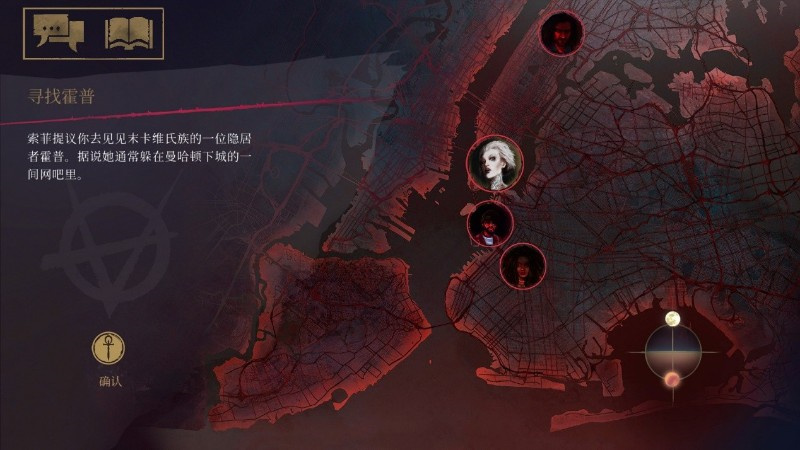Confirm with the ankh 确认 button
Viewport: 800px width, 450px height.
[x=109, y=348]
